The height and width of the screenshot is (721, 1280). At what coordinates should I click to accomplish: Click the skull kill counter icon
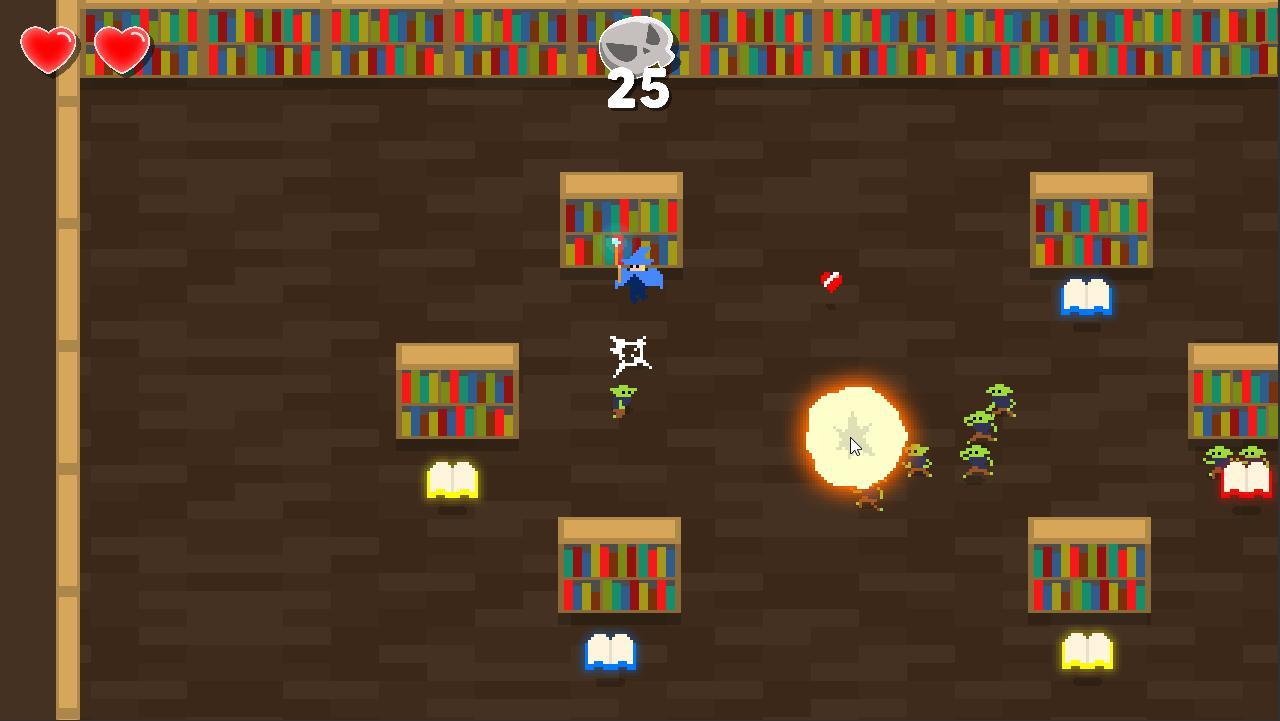click(x=637, y=45)
